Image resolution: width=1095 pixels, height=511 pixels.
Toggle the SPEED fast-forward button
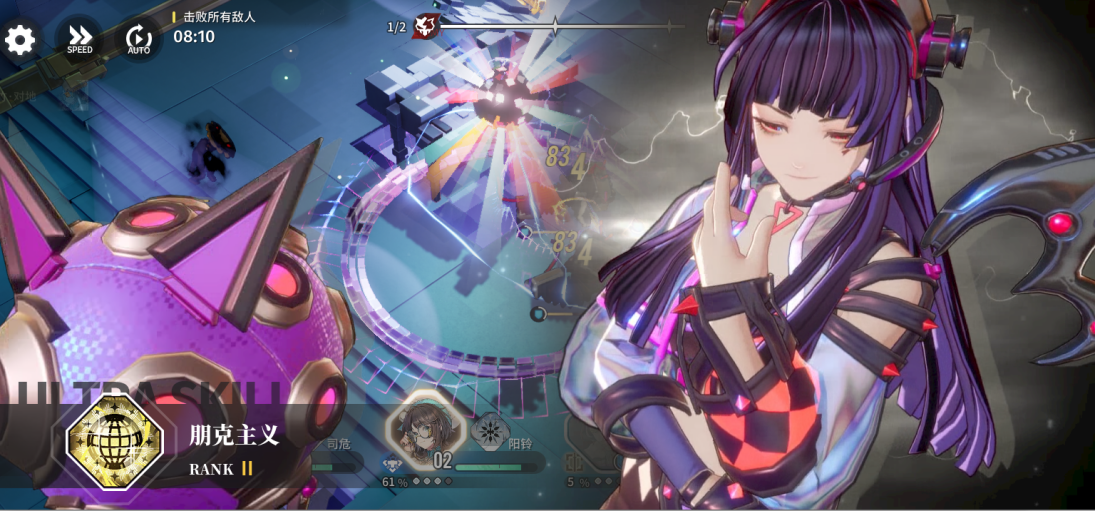(79, 40)
